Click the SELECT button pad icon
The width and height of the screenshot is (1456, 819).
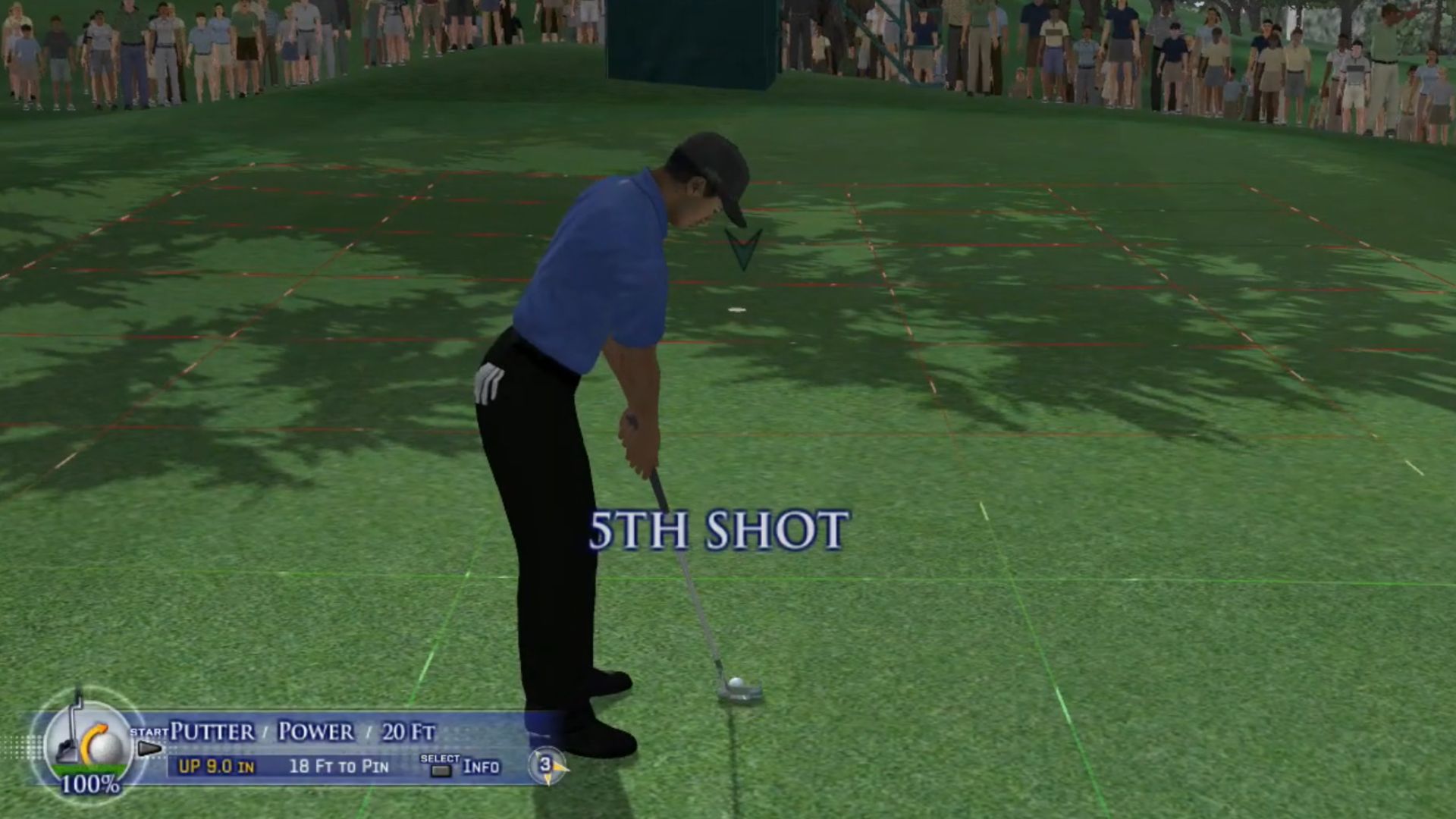pos(440,770)
